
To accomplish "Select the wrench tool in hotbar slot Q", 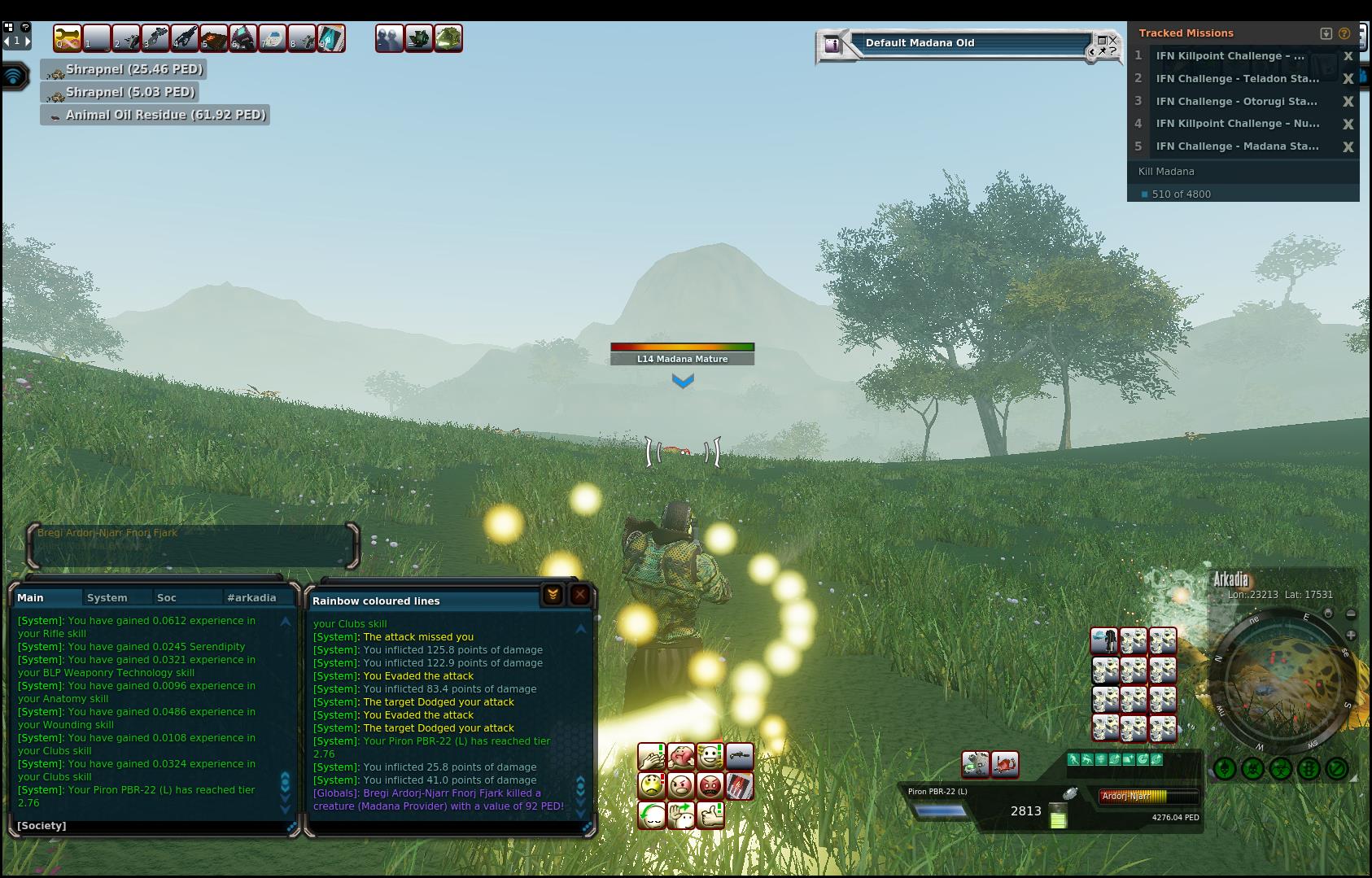I will (68, 38).
